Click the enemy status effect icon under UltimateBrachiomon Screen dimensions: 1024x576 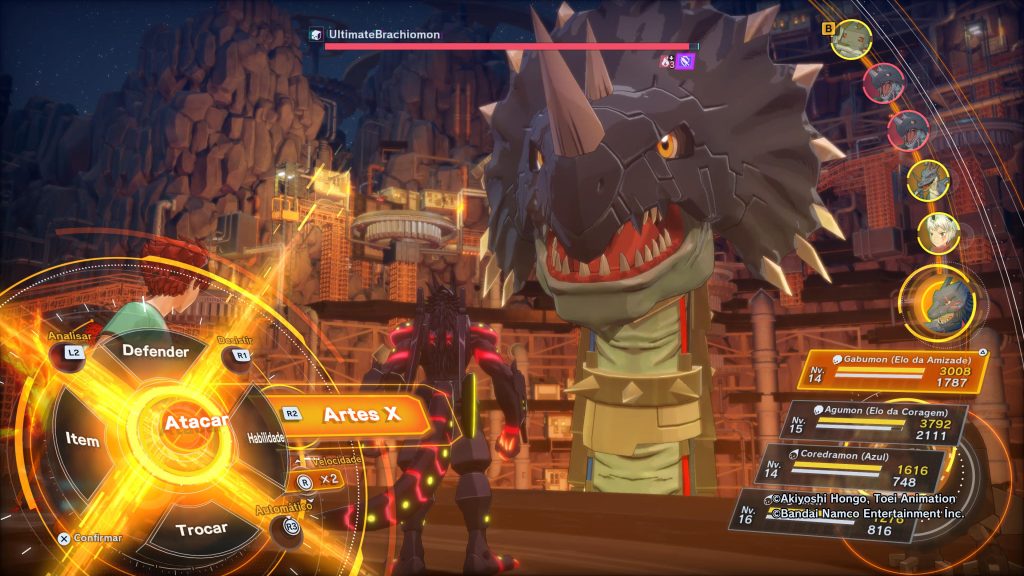pos(685,62)
